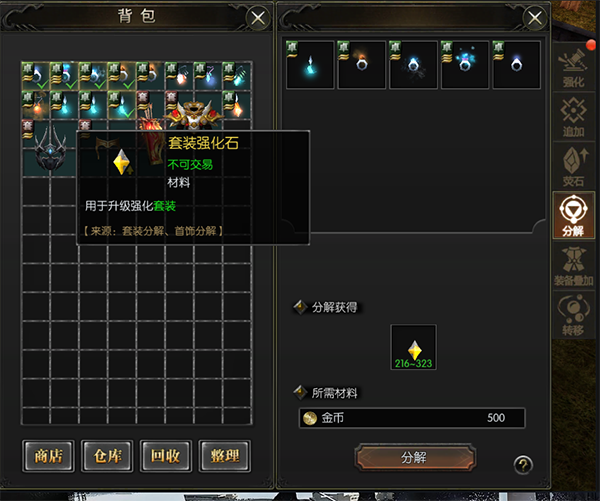Image resolution: width=600 pixels, height=501 pixels.
Task: Close the 背包 backpack window
Action: 258,18
